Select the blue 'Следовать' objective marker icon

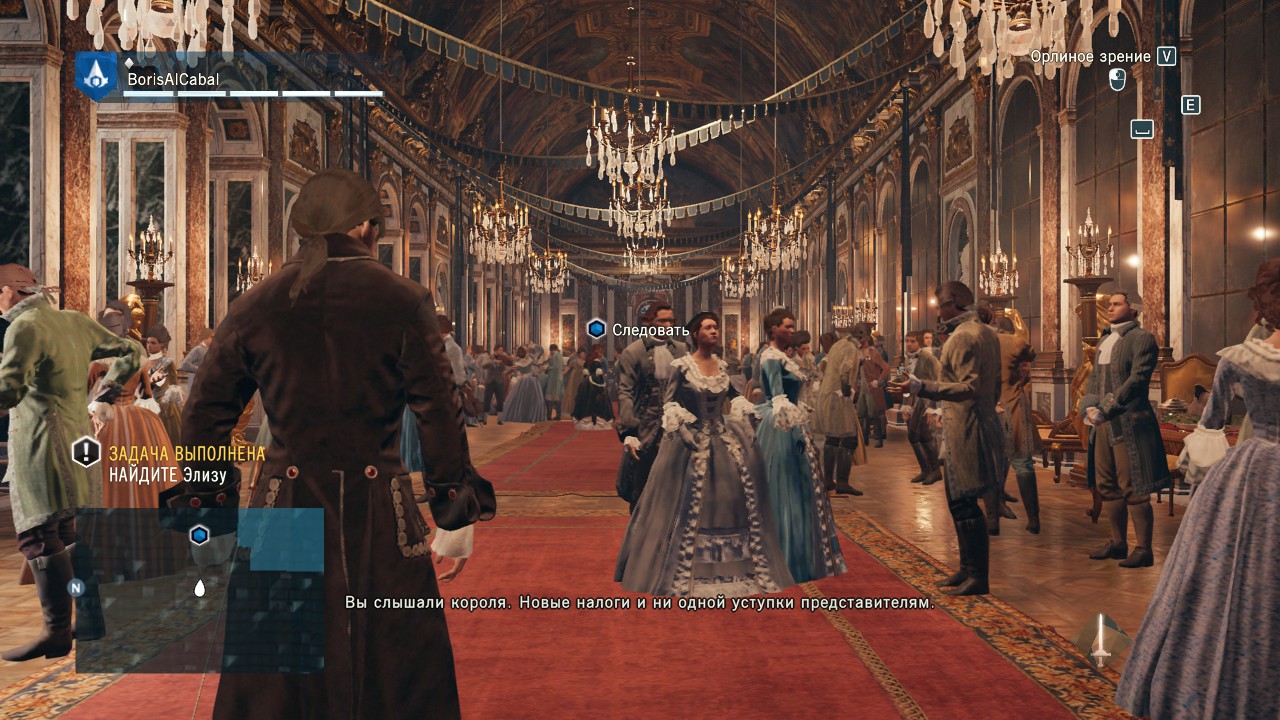coord(596,328)
